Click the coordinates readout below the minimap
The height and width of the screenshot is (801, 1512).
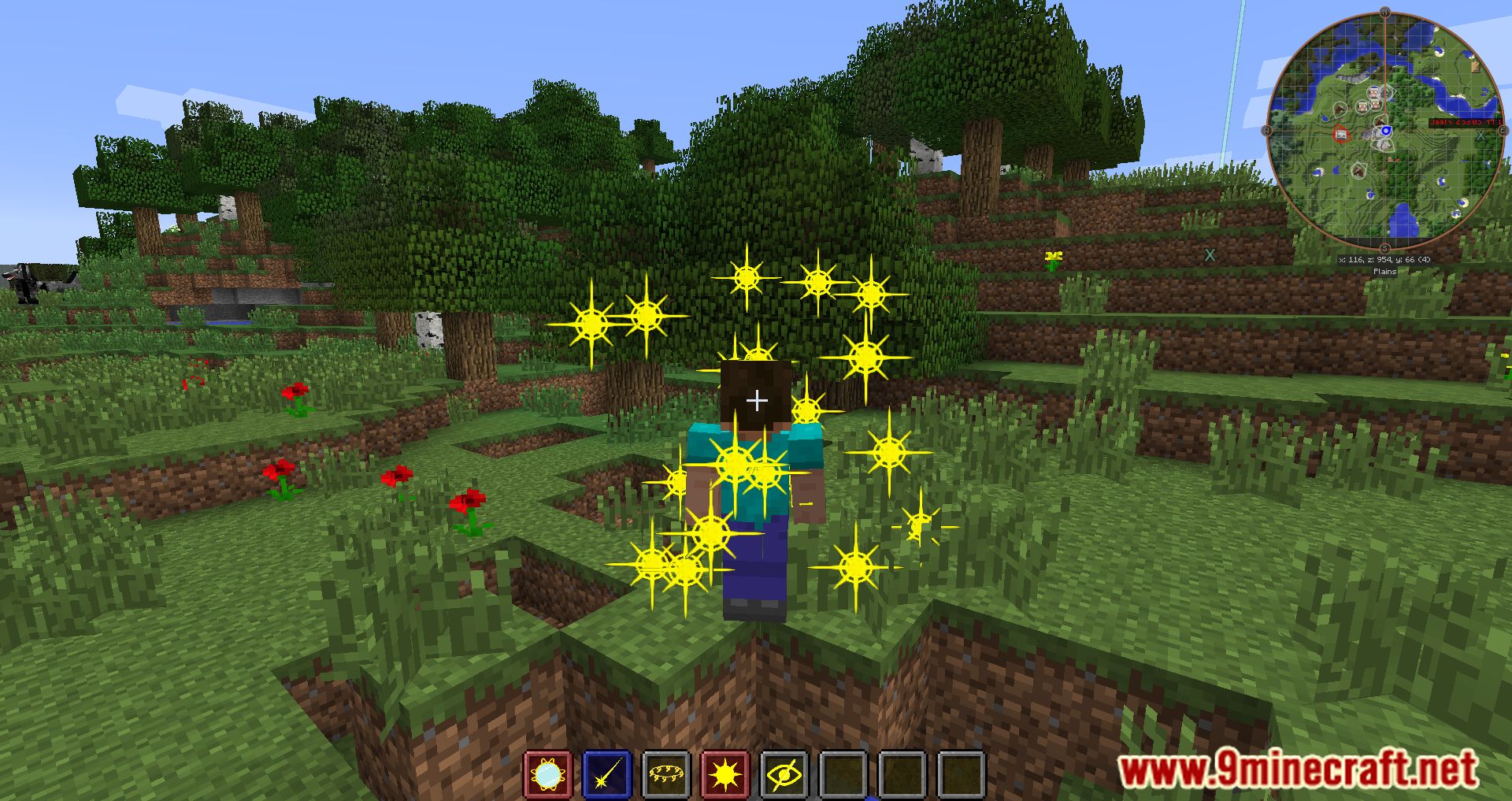(x=1384, y=259)
